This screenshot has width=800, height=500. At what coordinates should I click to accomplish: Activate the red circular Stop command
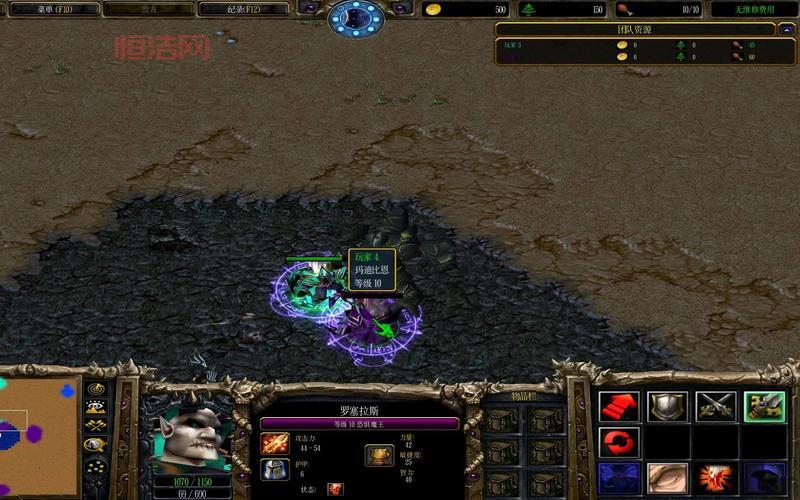pos(618,441)
